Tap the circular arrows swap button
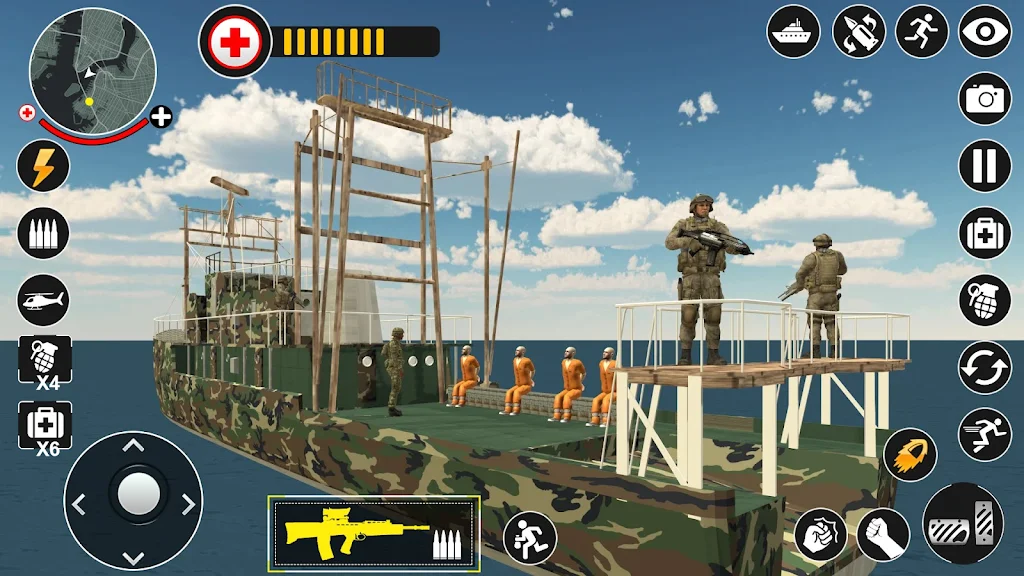The image size is (1024, 576). click(986, 367)
